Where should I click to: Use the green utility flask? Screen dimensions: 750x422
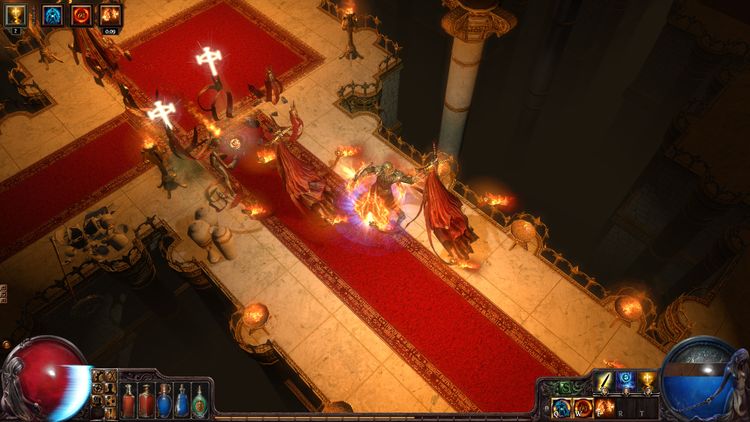(200, 401)
